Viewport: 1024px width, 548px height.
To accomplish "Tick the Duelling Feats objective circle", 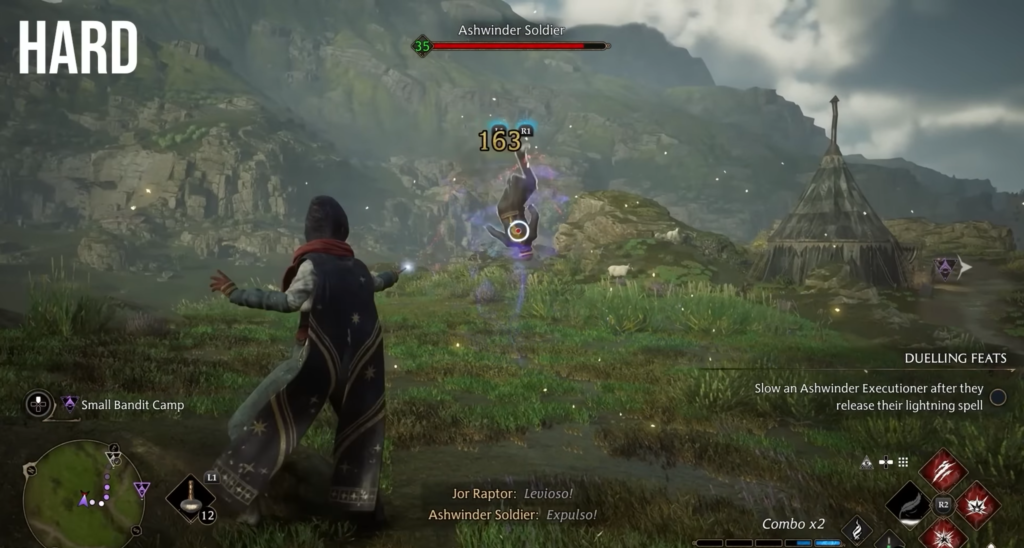I will point(998,397).
